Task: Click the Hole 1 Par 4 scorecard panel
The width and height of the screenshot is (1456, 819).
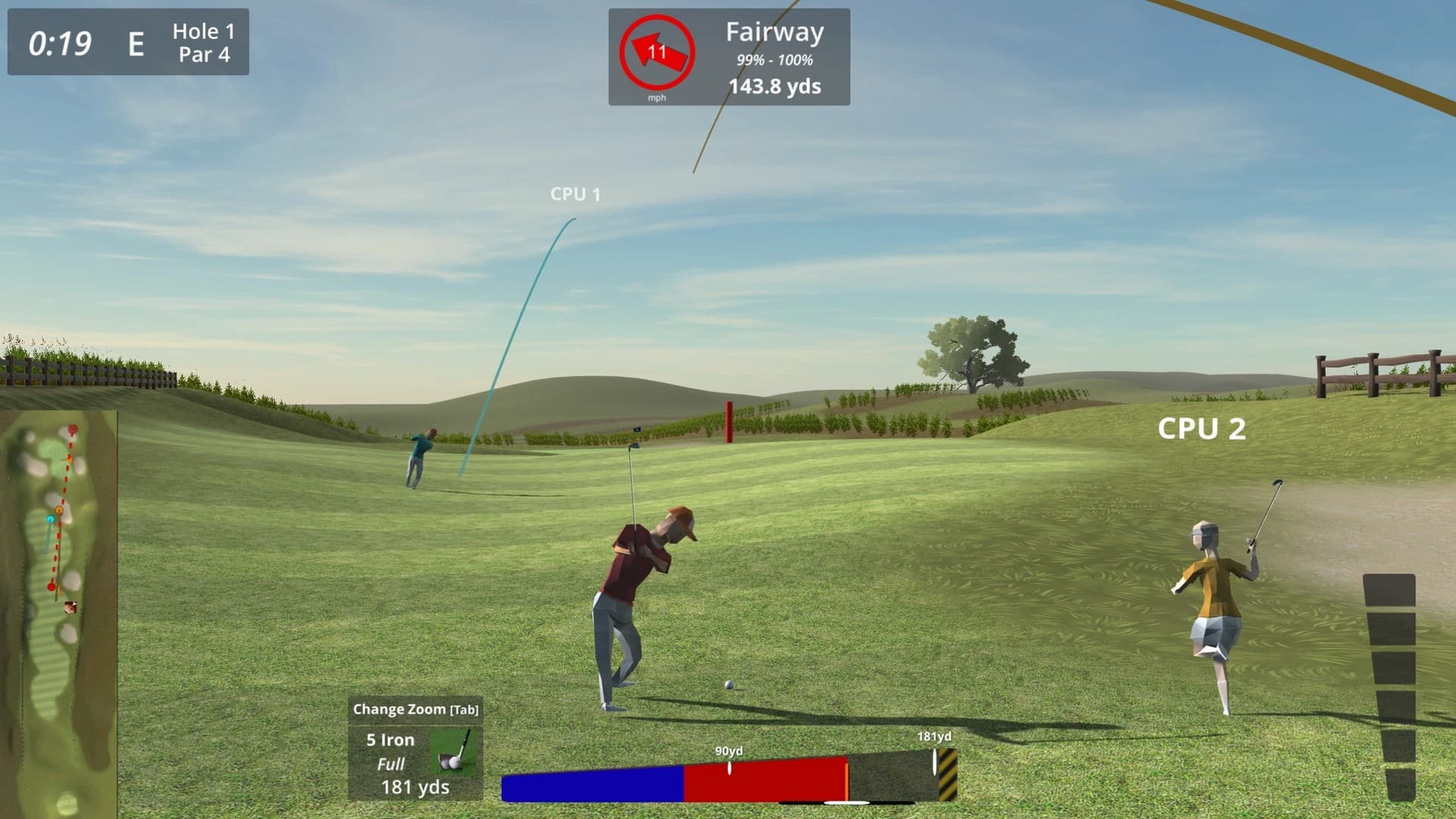Action: [128, 42]
